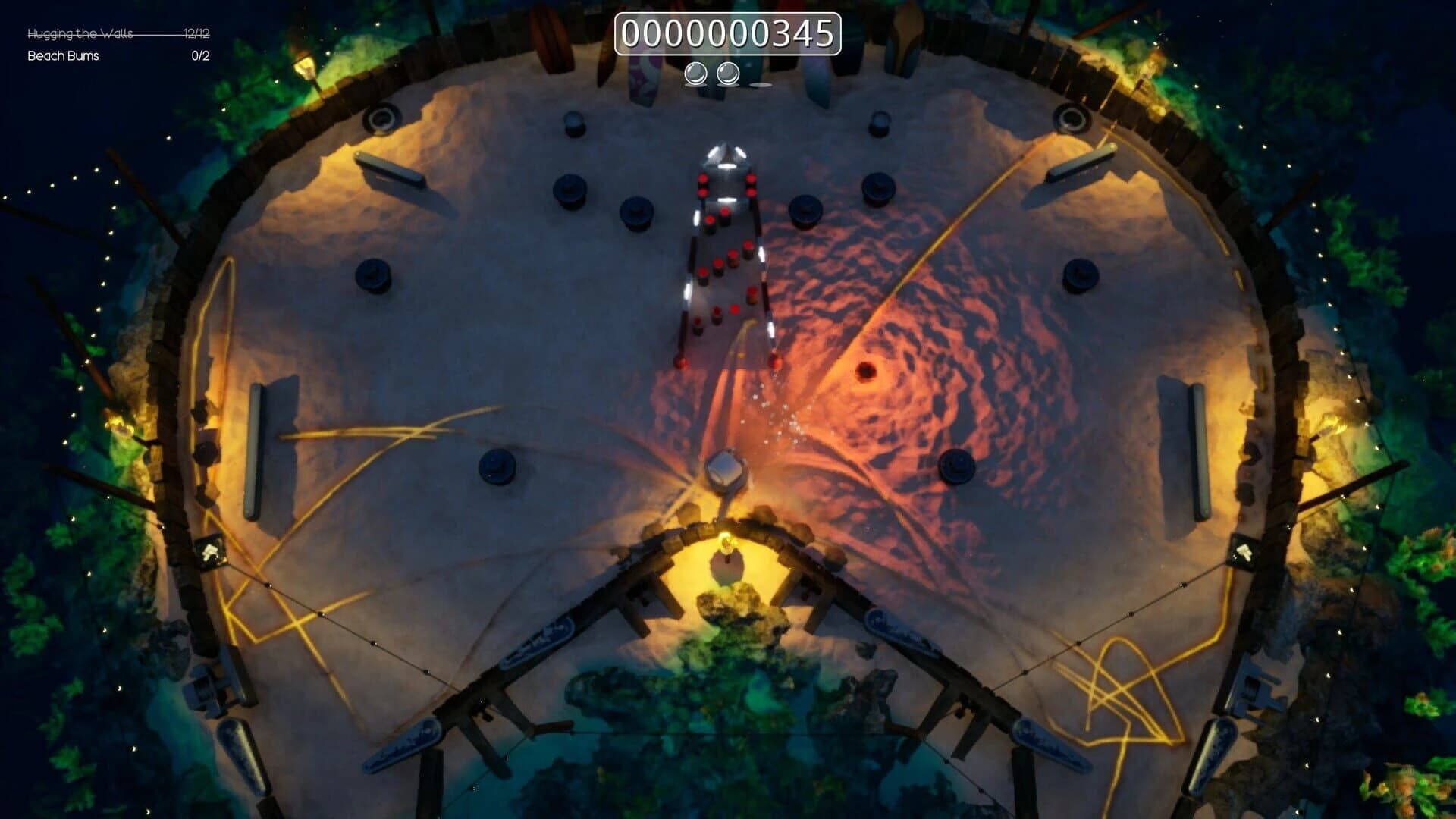Open details of the 12/12 completed counter
This screenshot has height=819, width=1456.
point(196,33)
